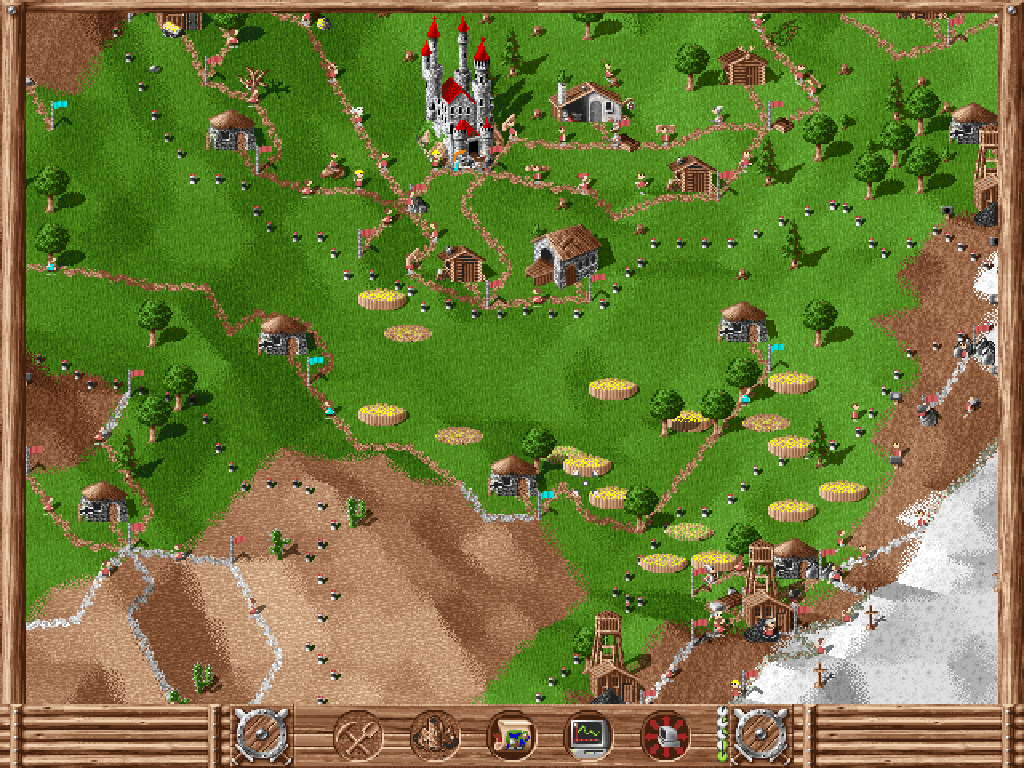This screenshot has width=1024, height=768.
Task: Select the crossed hammer and shovel icon
Action: click(x=357, y=736)
